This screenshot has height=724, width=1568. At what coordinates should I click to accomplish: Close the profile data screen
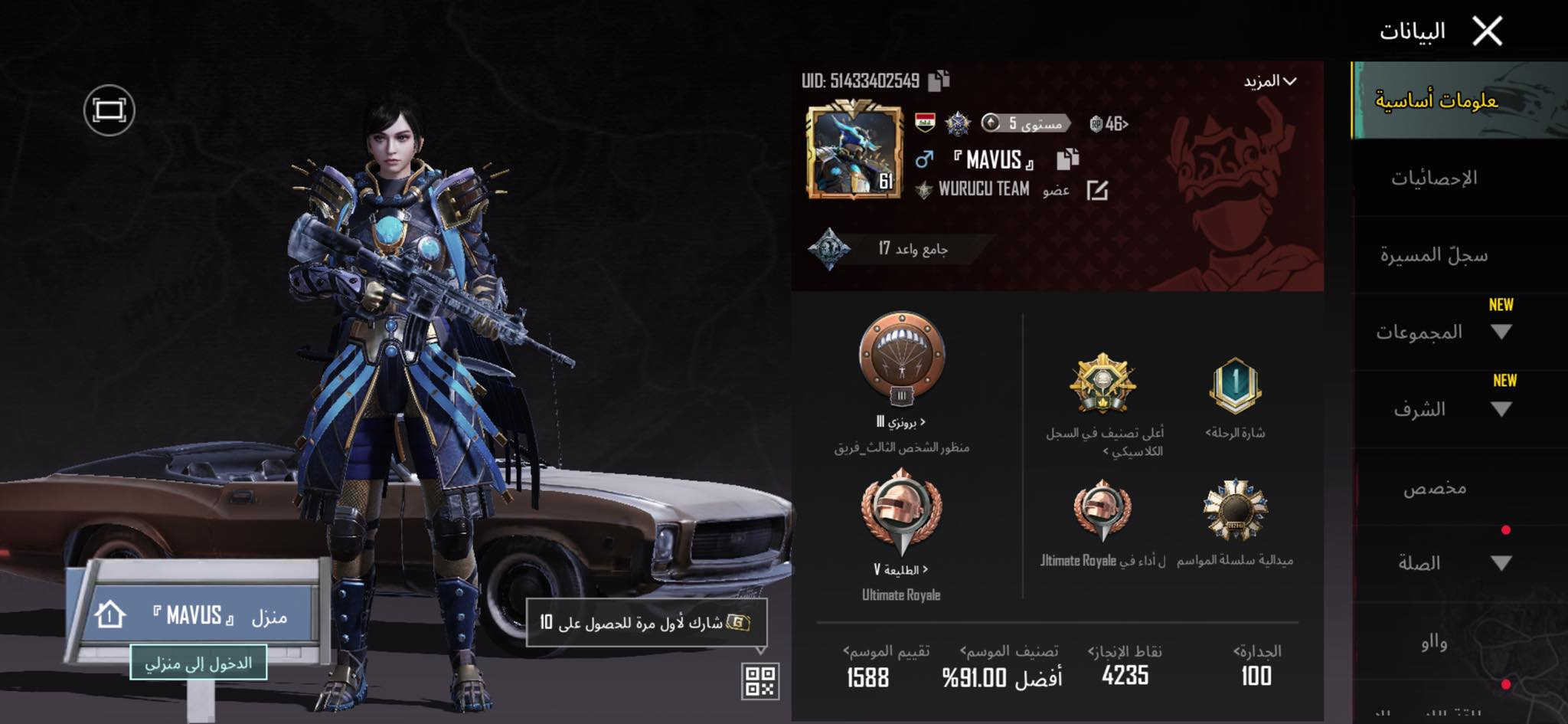1487,31
